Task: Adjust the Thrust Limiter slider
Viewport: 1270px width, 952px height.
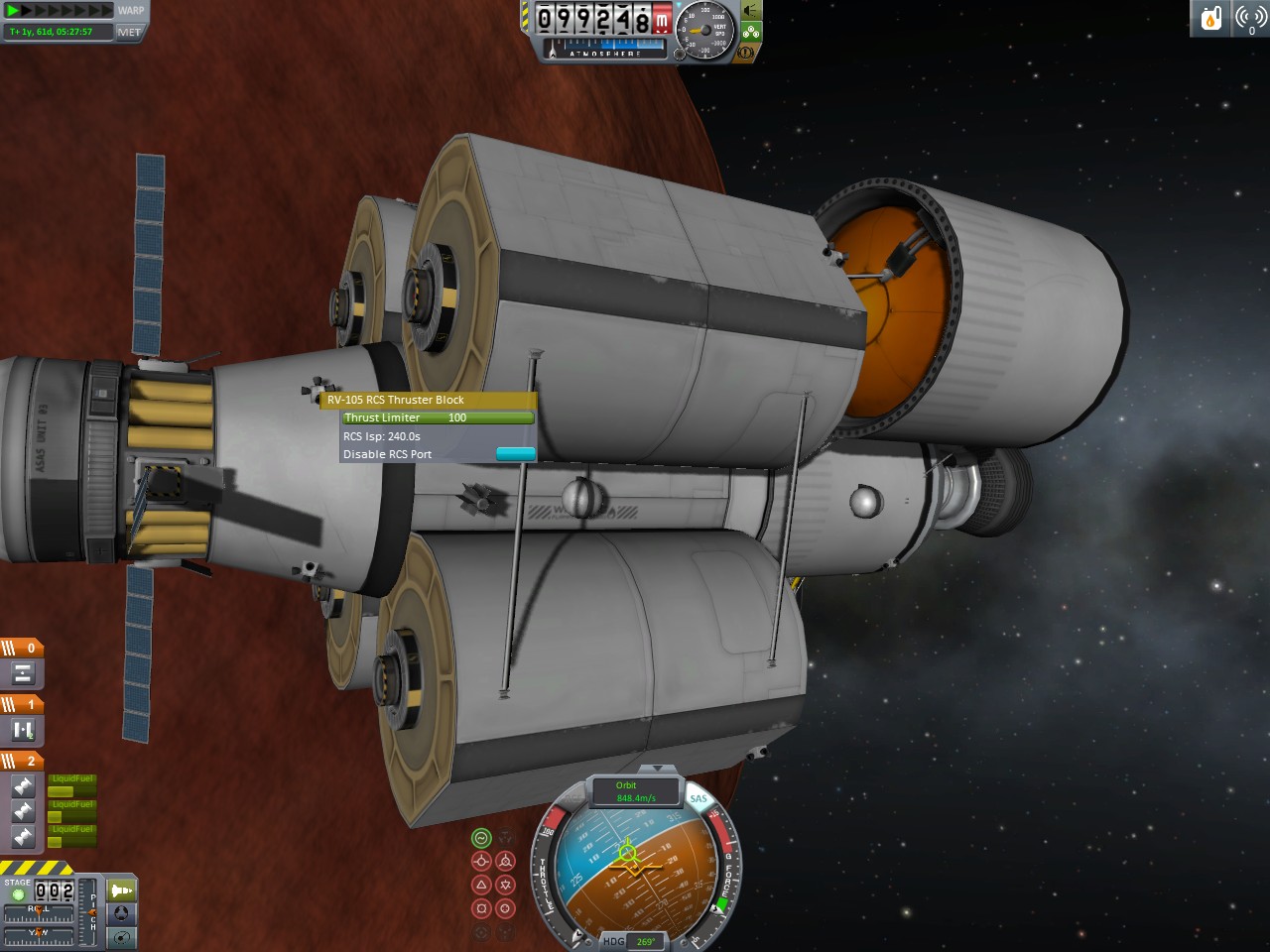Action: point(437,417)
